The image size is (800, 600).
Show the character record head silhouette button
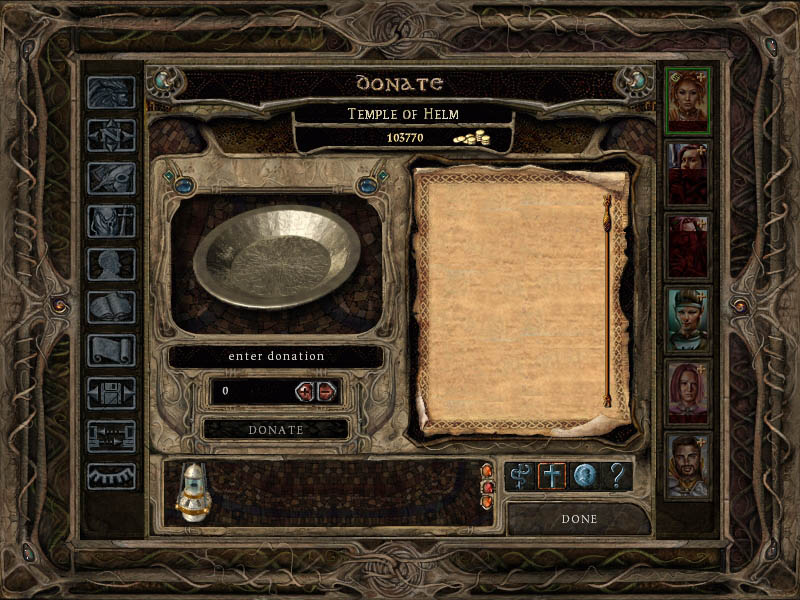click(111, 264)
